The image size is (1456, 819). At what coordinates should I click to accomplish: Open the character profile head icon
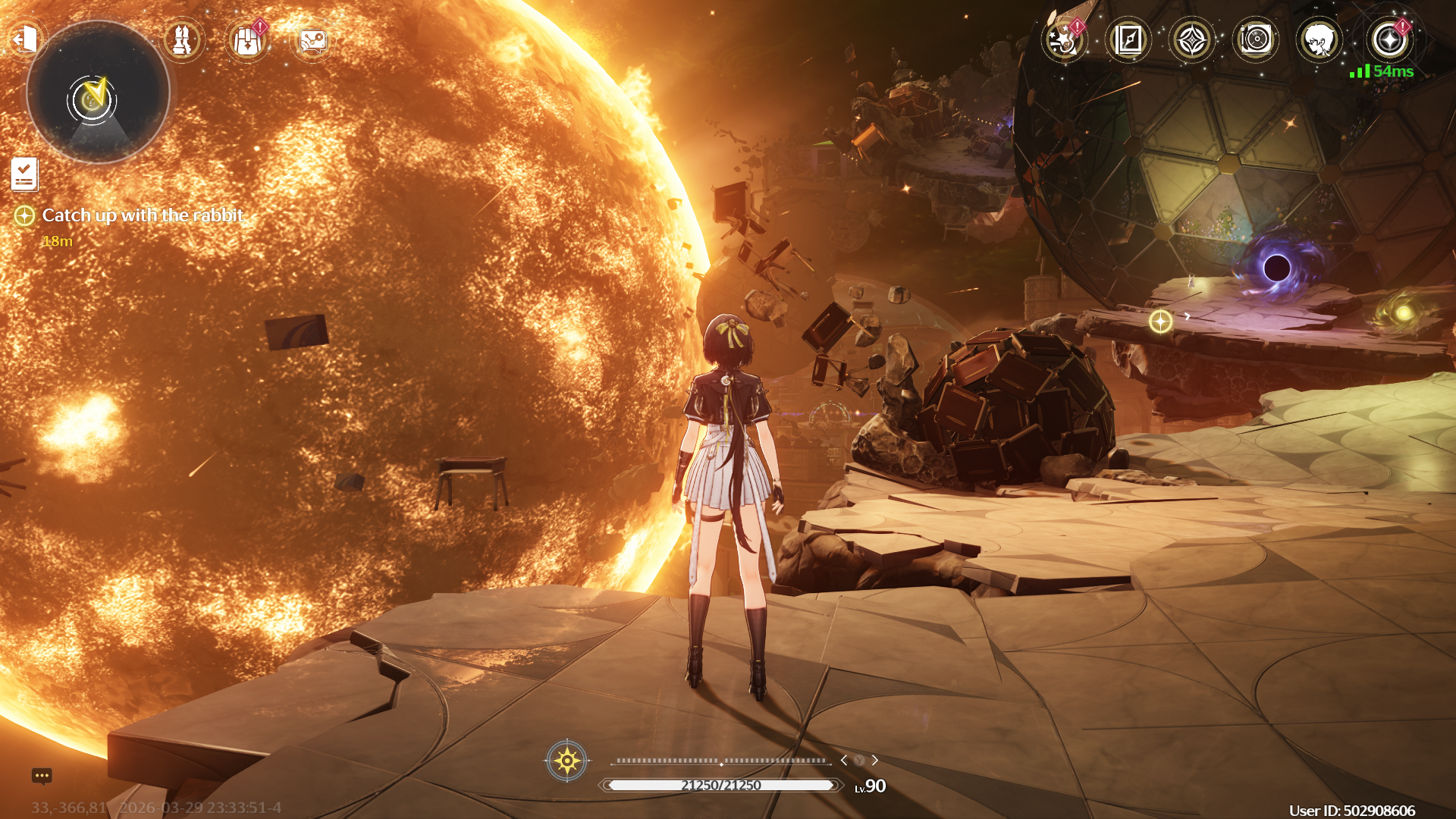coord(1319,39)
